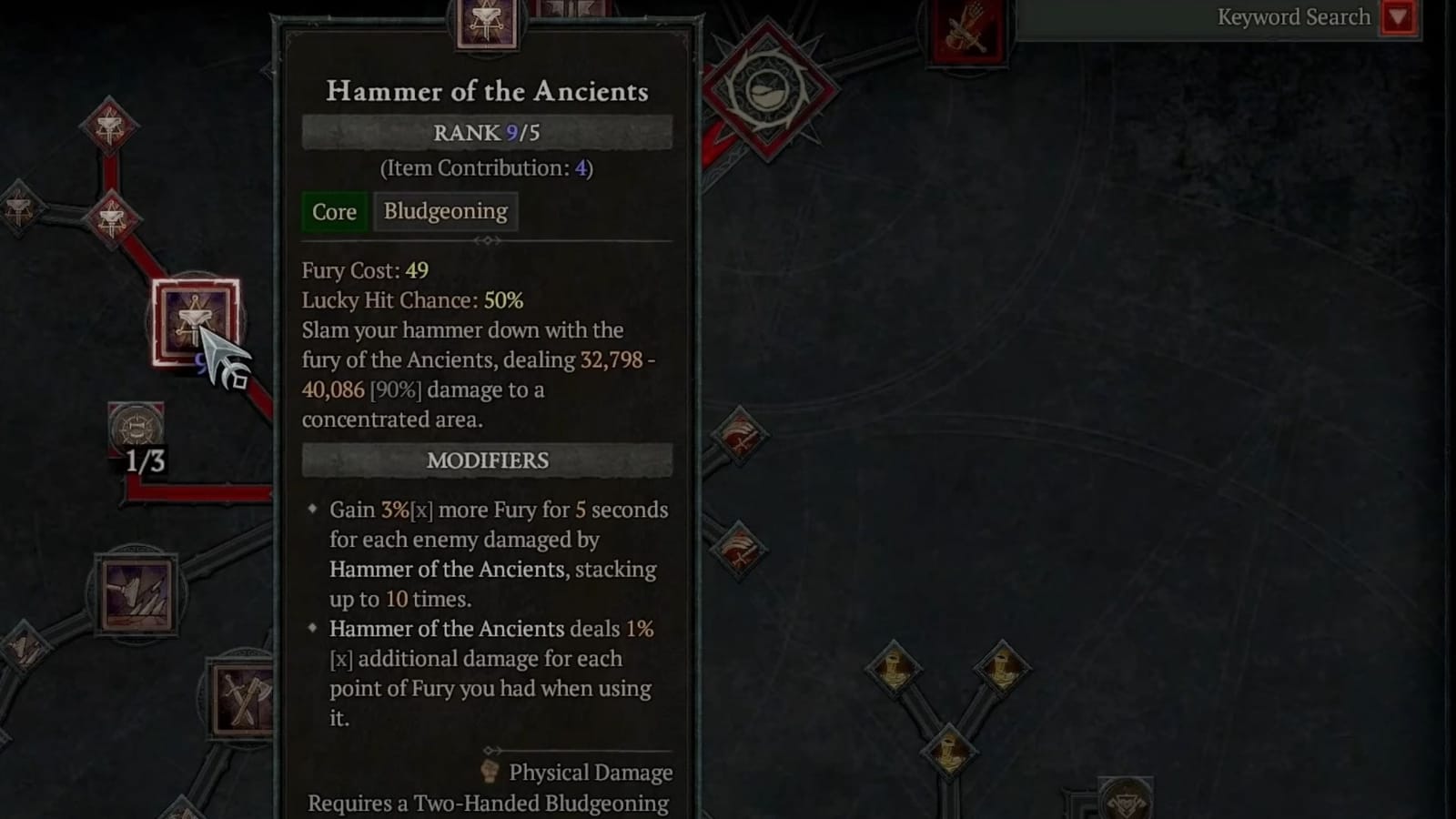Click the Modifiers header bar
This screenshot has height=819, width=1456.
click(x=485, y=460)
